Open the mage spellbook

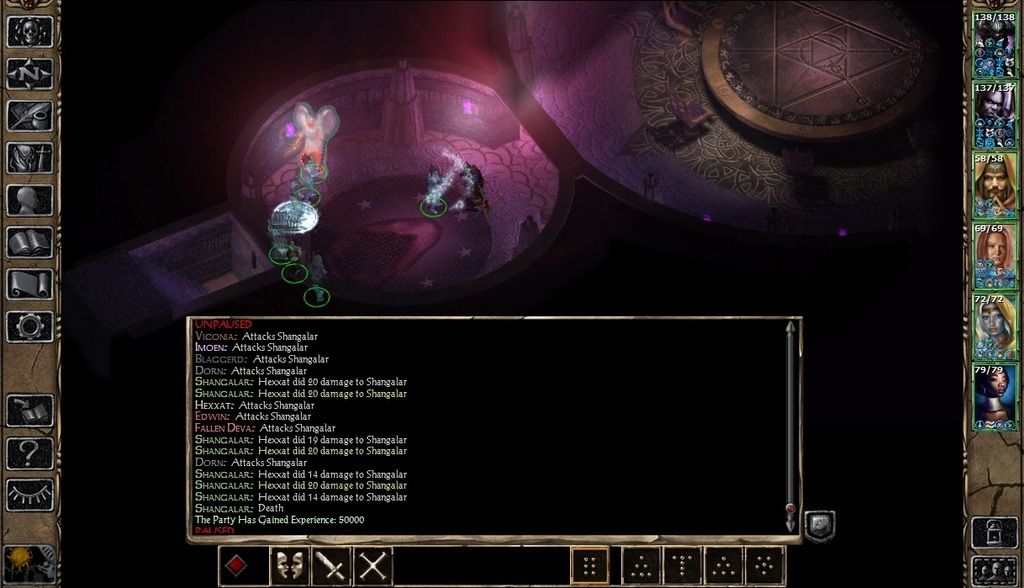[x=29, y=241]
